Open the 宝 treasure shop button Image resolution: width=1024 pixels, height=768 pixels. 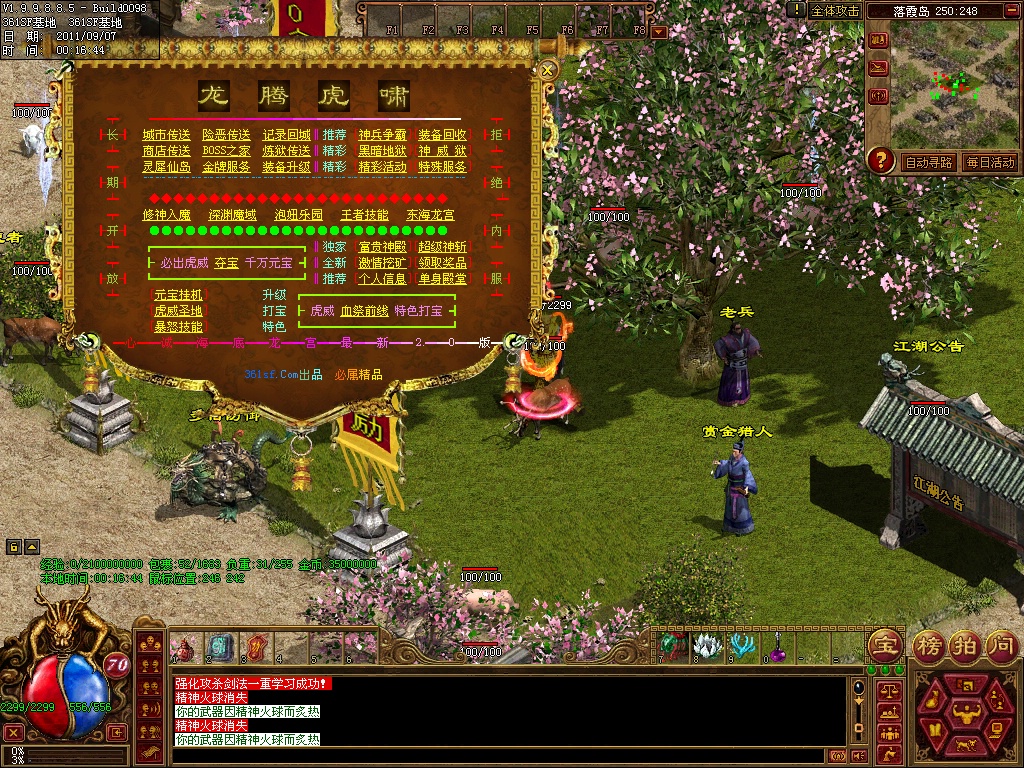click(x=884, y=645)
